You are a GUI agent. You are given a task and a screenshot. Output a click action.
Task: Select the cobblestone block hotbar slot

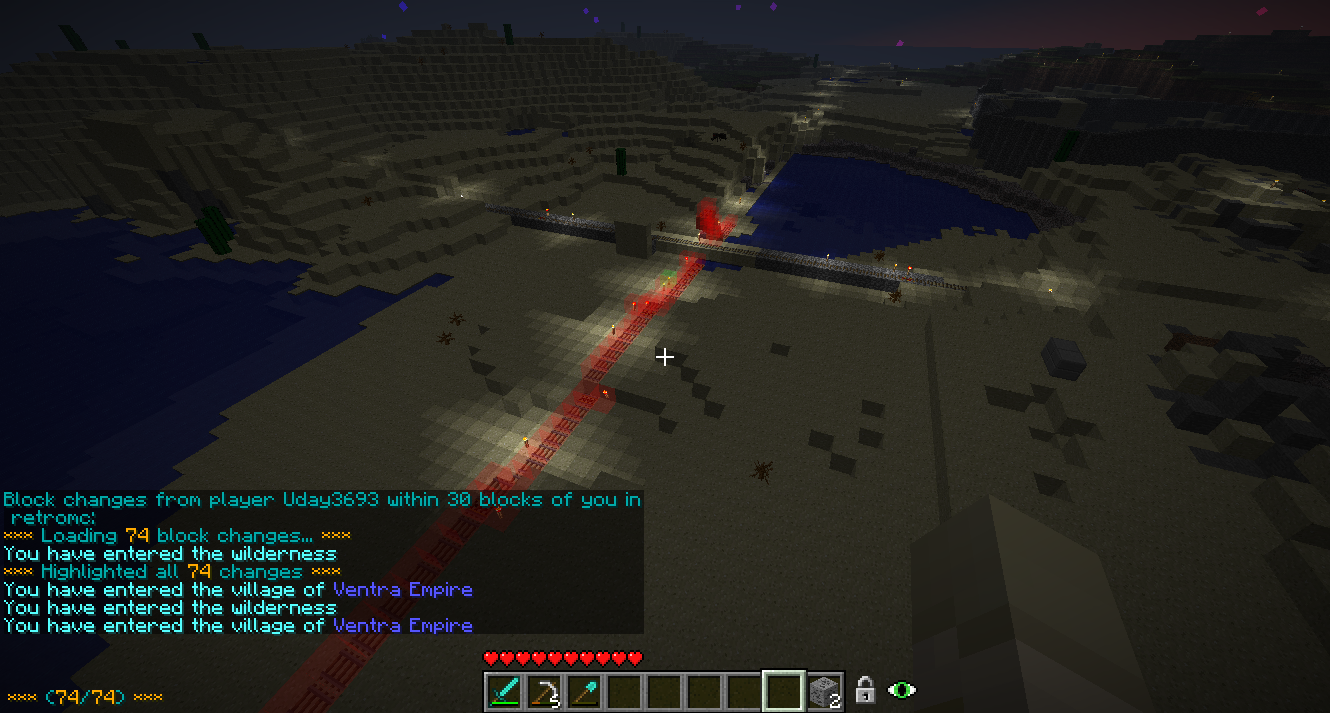824,691
